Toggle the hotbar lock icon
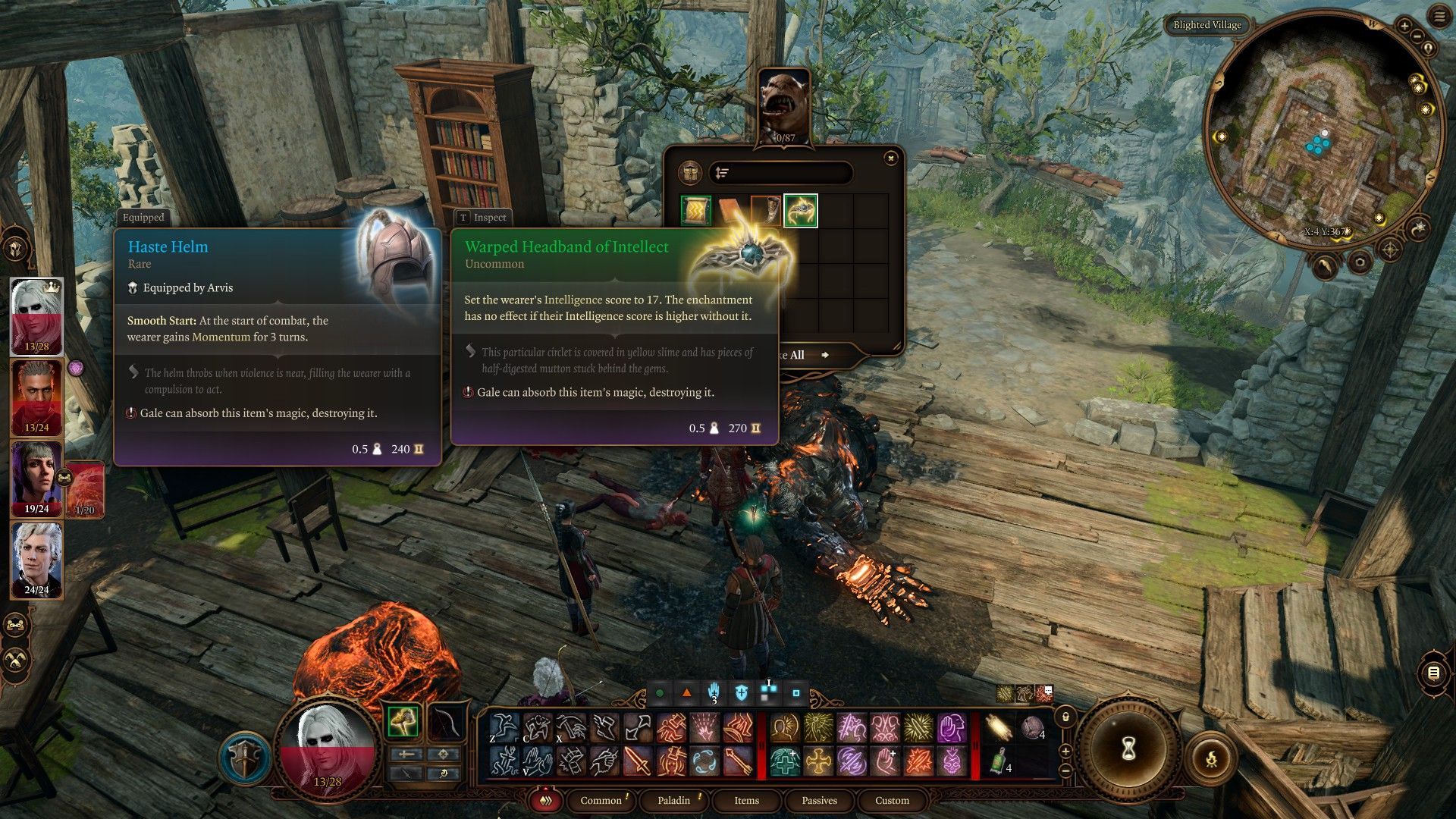1456x819 pixels. (1065, 717)
